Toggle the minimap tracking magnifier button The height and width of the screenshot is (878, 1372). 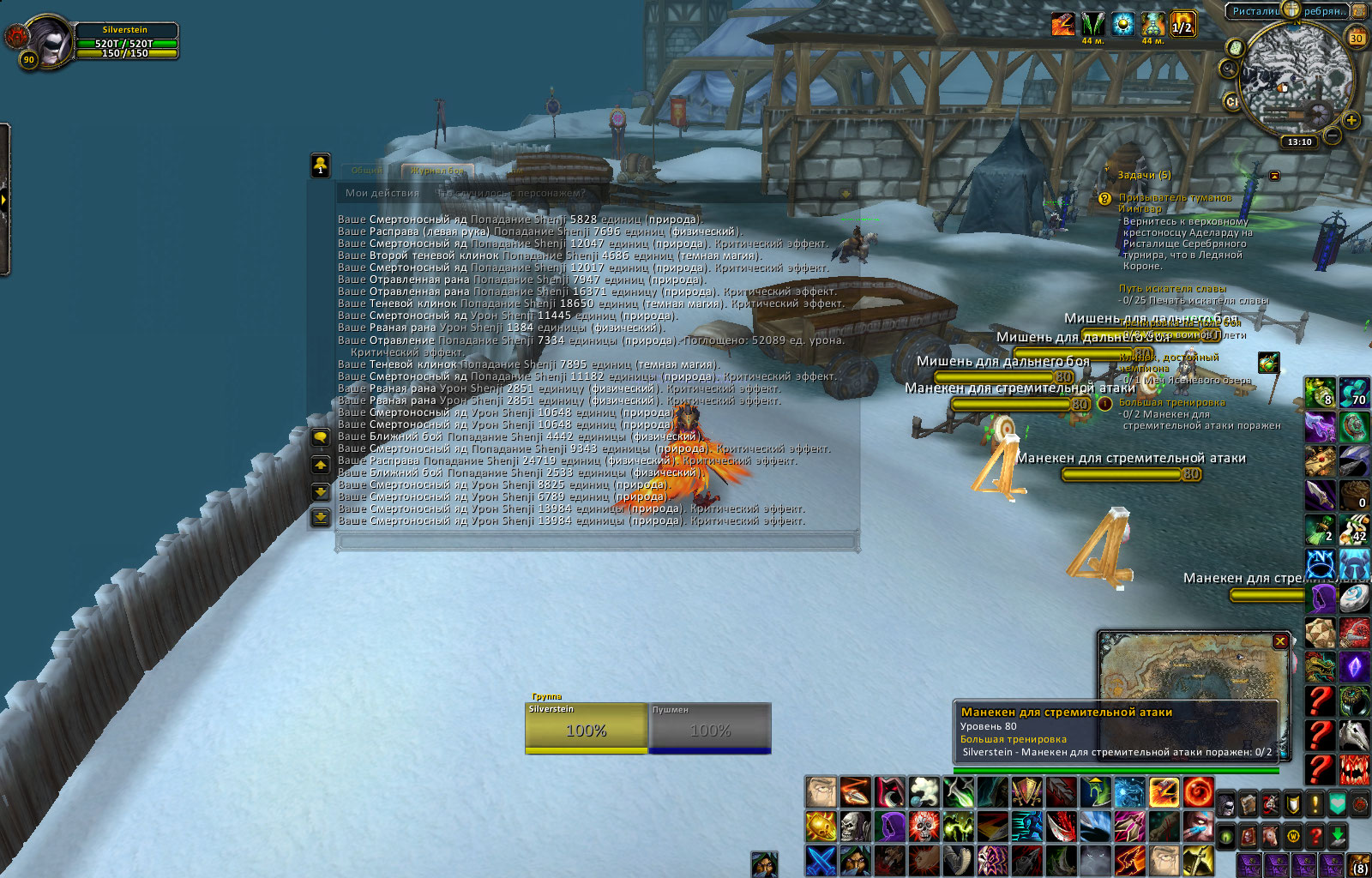pos(1229,69)
